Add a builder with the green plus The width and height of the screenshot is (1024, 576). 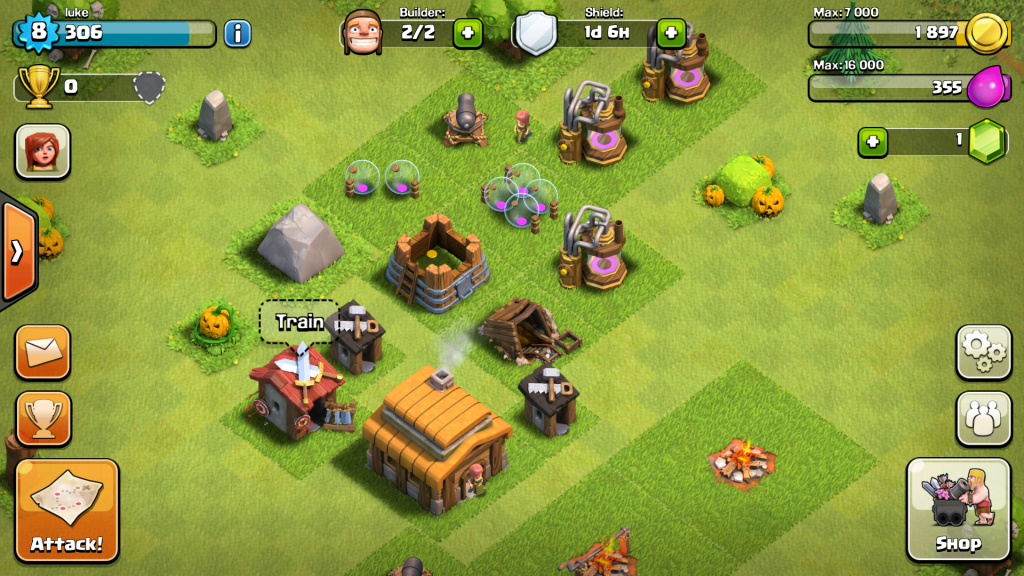(x=467, y=33)
